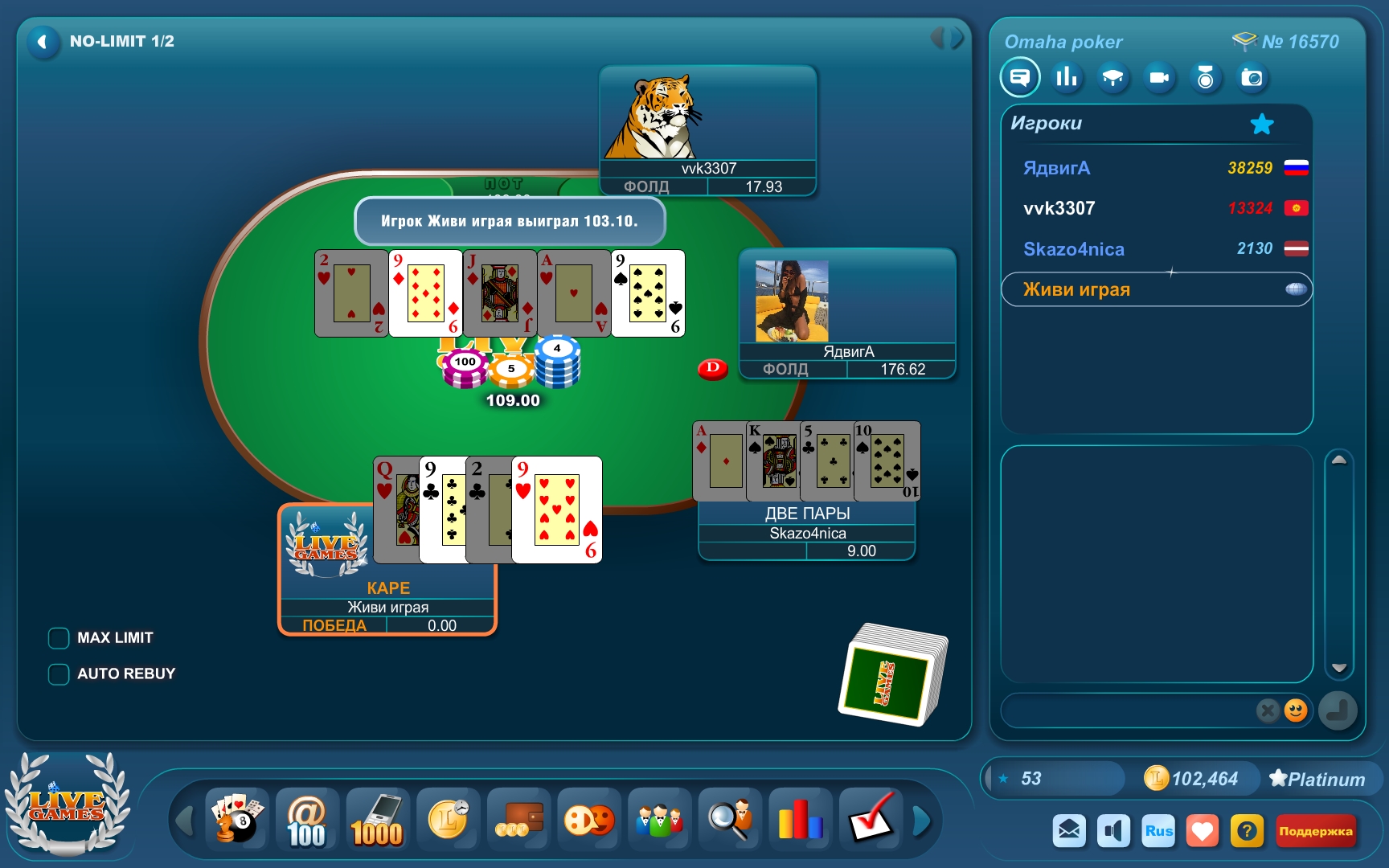1389x868 pixels.
Task: Select player vvk3307 in the players list
Action: click(x=1059, y=208)
